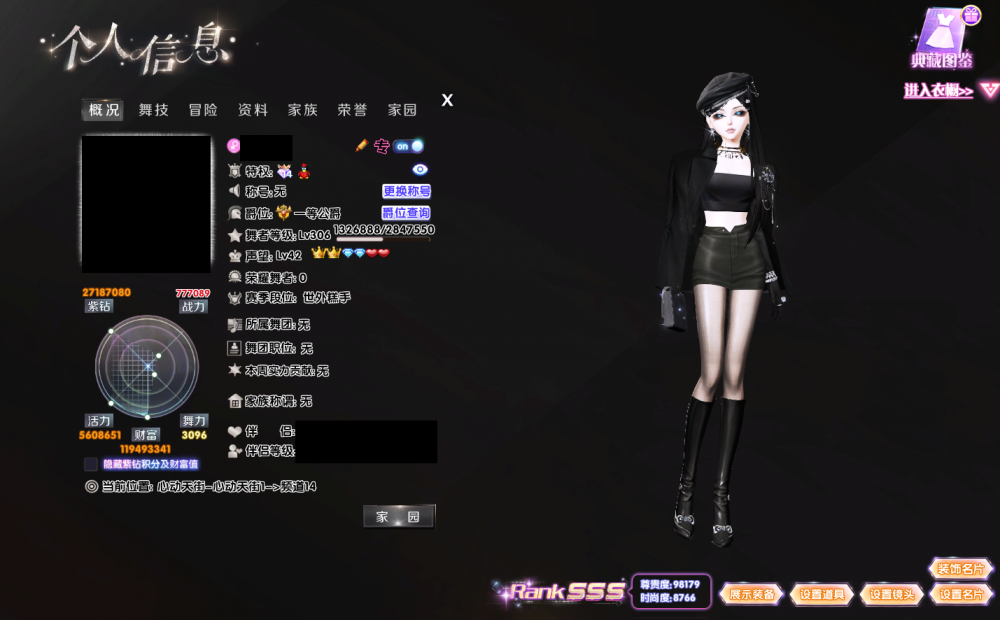The height and width of the screenshot is (620, 1000).
Task: Switch to the 荣誉 tab
Action: pyautogui.click(x=352, y=110)
